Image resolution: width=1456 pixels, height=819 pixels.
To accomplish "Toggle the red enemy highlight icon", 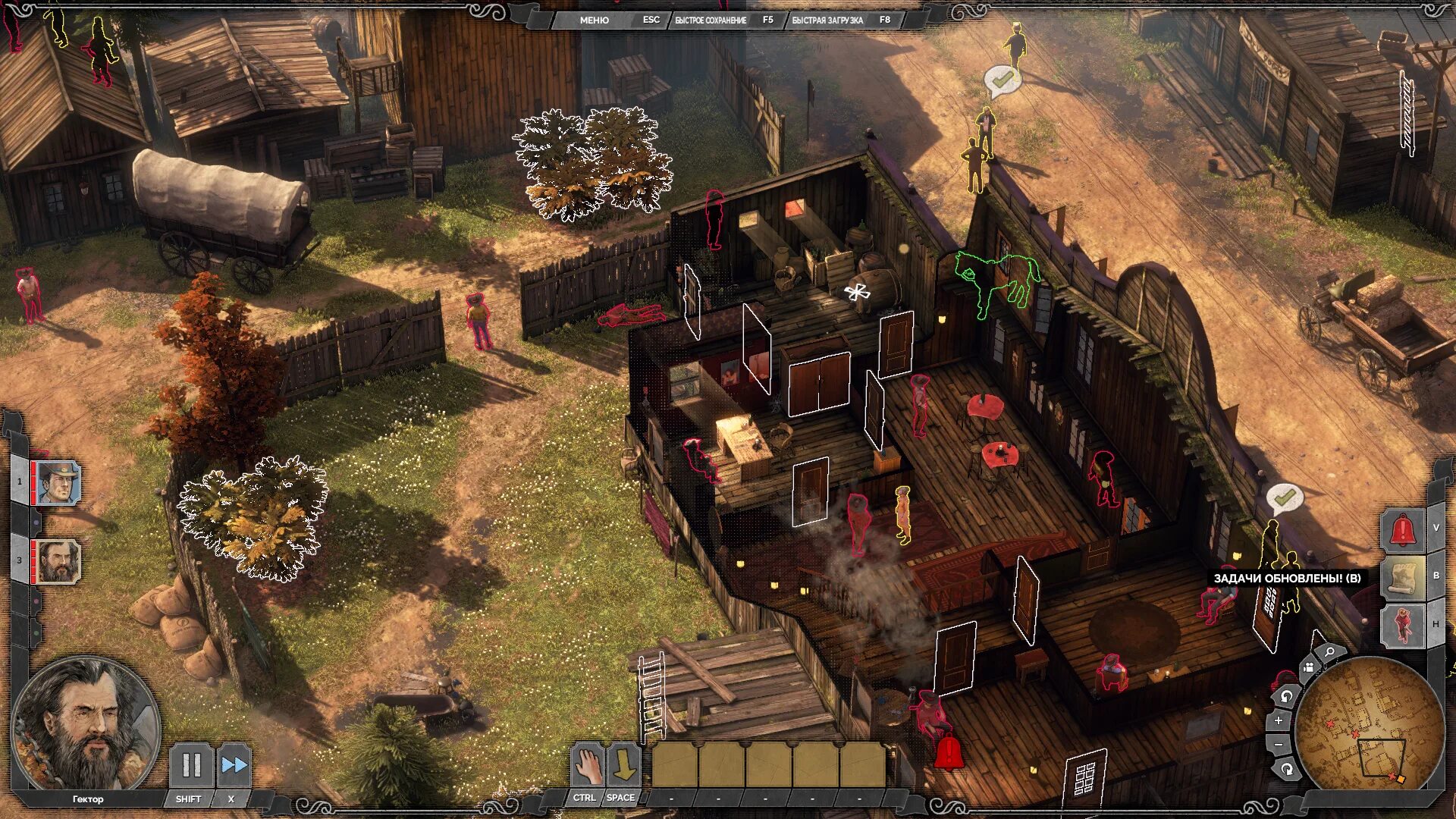I will point(1402,625).
